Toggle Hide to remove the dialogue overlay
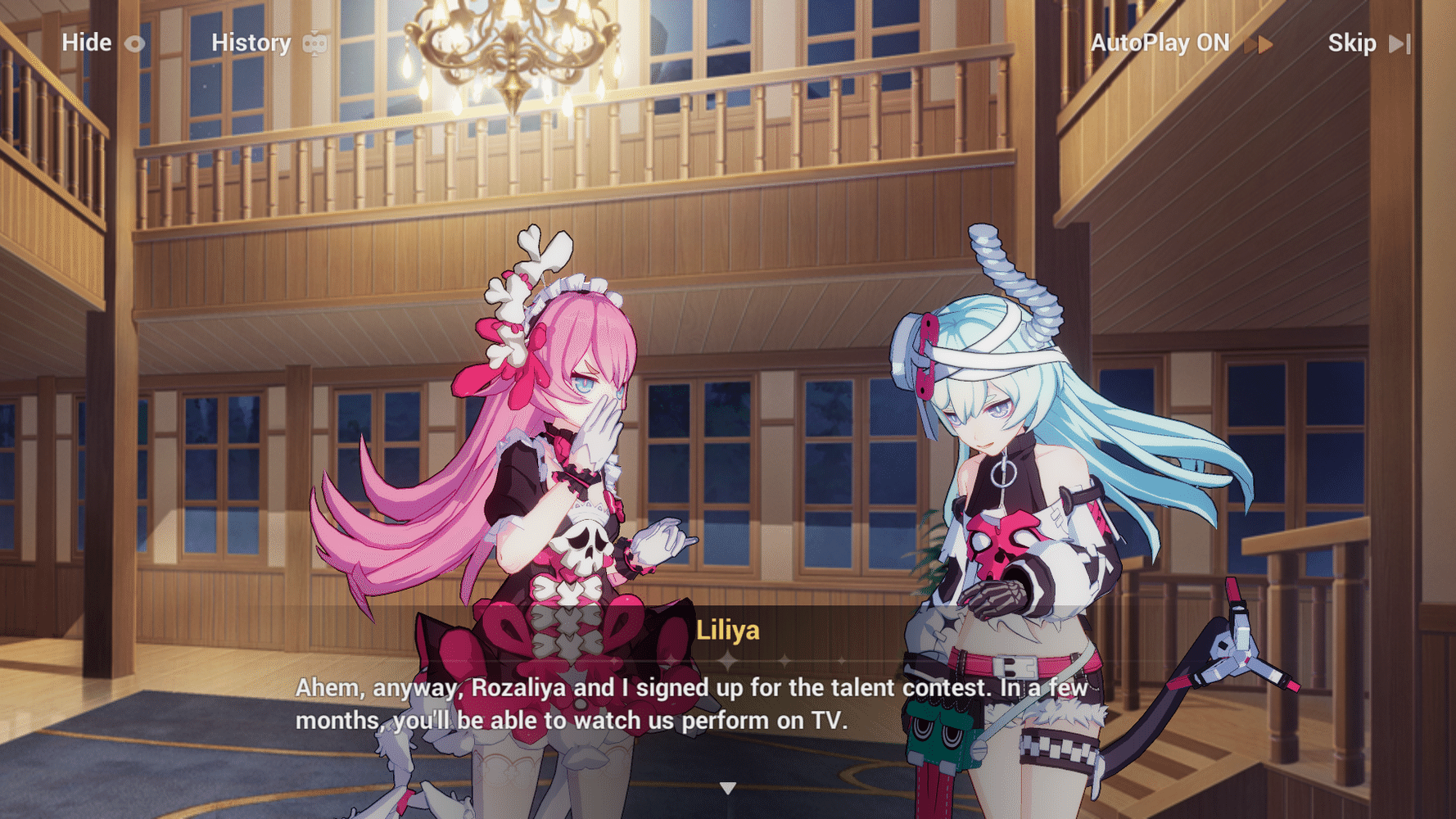 click(x=87, y=43)
